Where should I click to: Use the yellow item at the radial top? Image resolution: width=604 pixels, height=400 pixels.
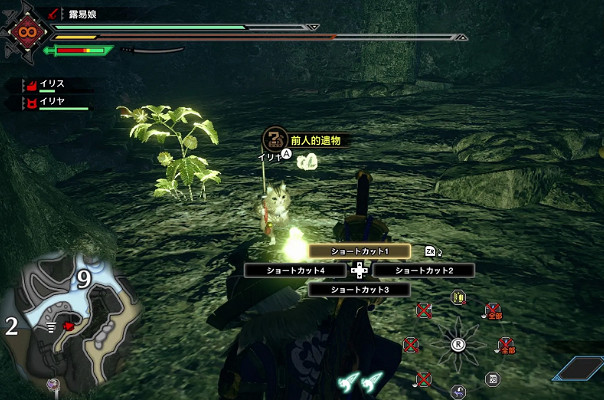click(x=458, y=297)
